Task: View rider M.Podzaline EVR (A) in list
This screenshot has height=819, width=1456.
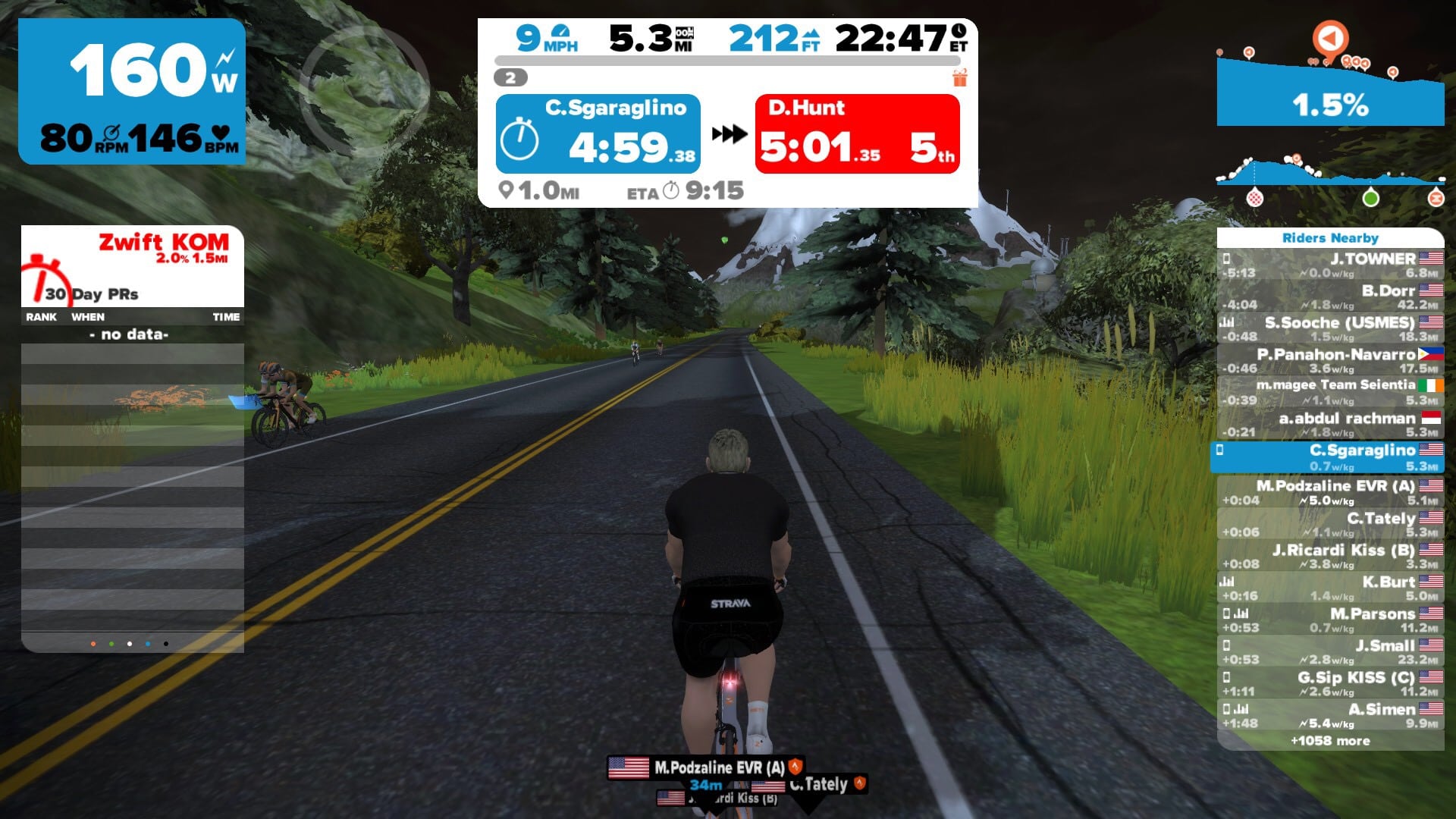Action: pos(1330,491)
